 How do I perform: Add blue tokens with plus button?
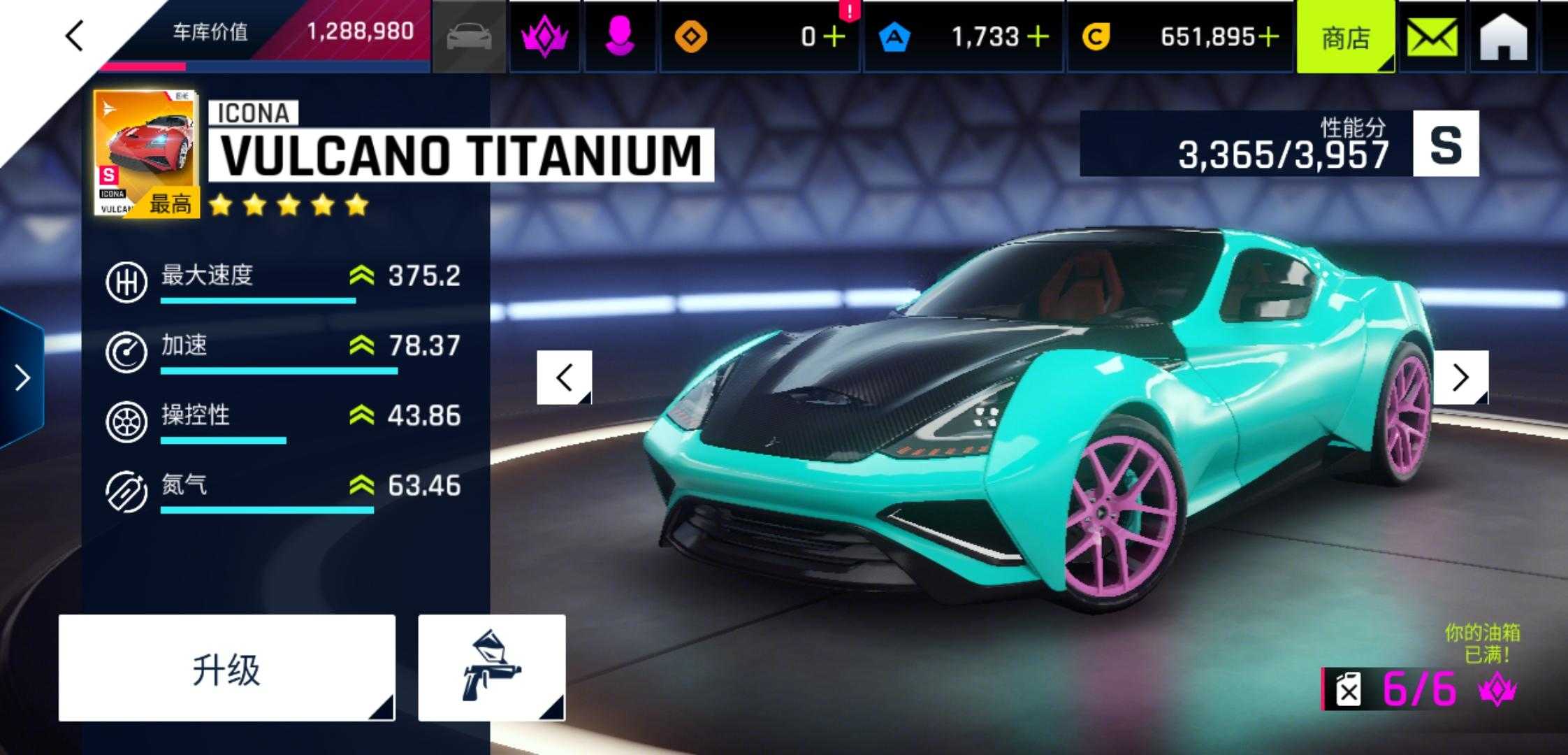(x=1038, y=36)
